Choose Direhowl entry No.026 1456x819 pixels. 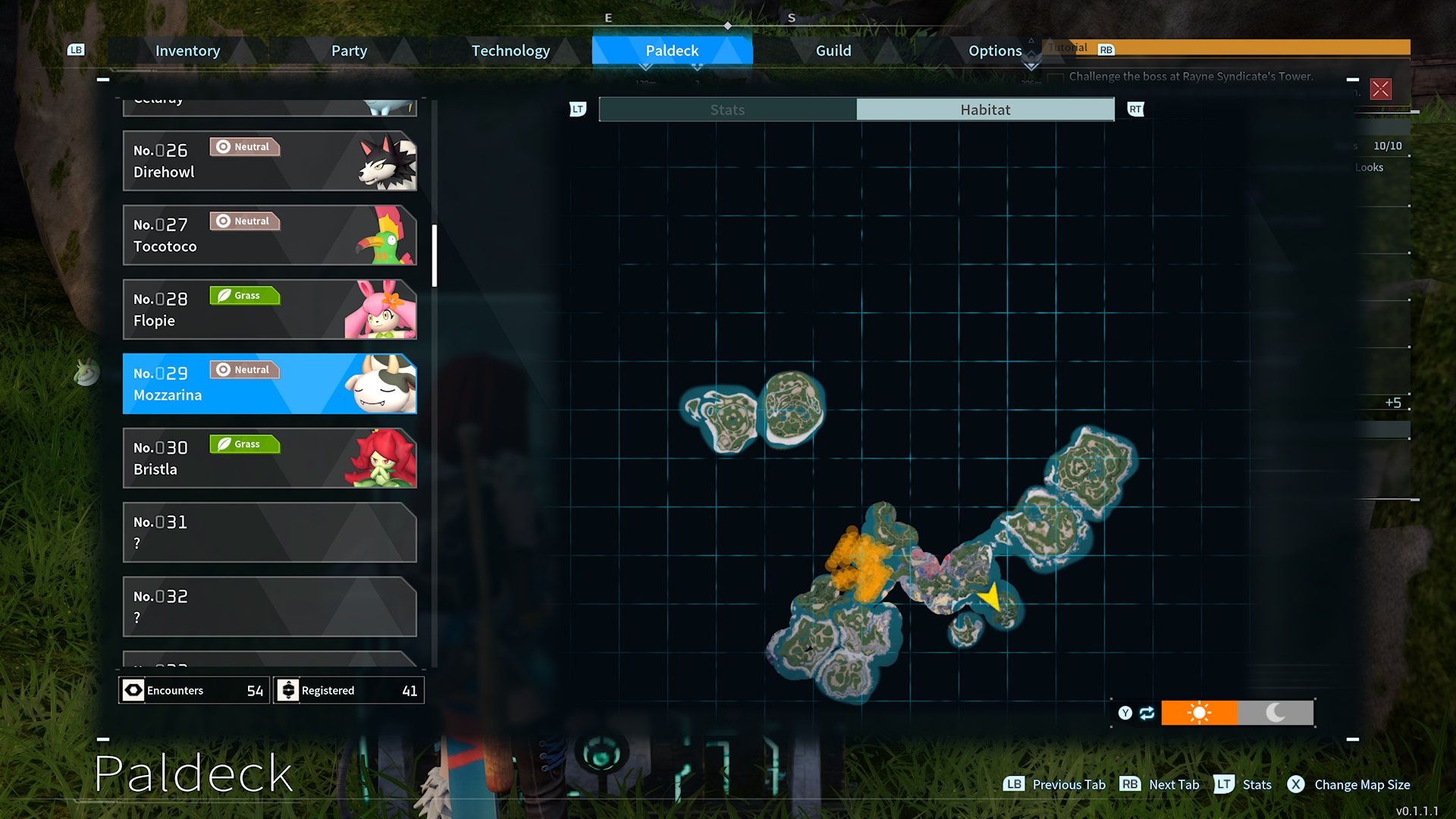[269, 161]
